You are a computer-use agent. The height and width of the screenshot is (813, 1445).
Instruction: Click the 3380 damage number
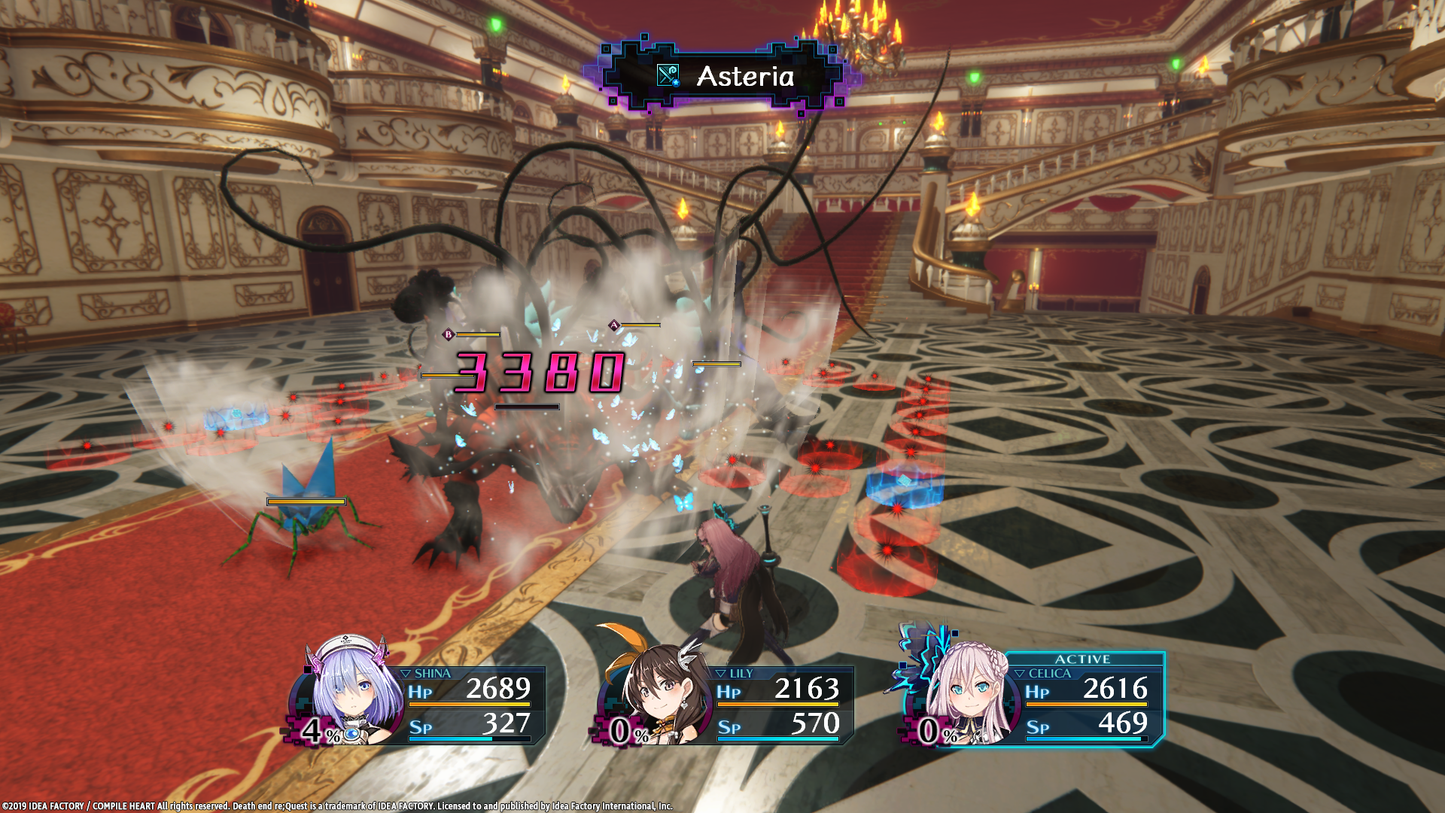[540, 374]
